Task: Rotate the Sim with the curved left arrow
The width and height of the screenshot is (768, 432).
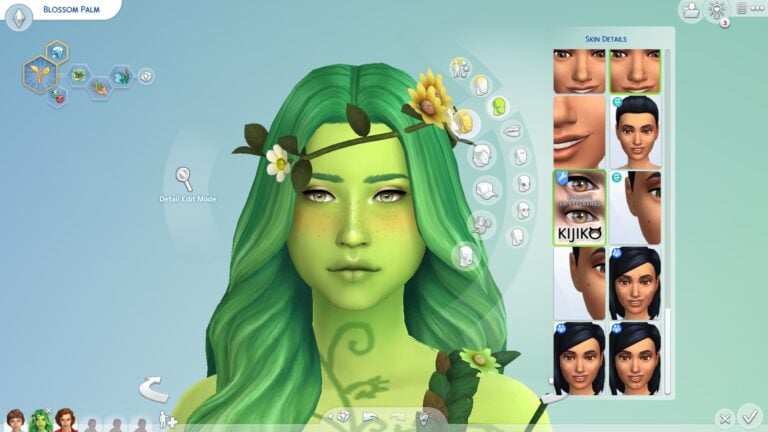Action: [153, 388]
